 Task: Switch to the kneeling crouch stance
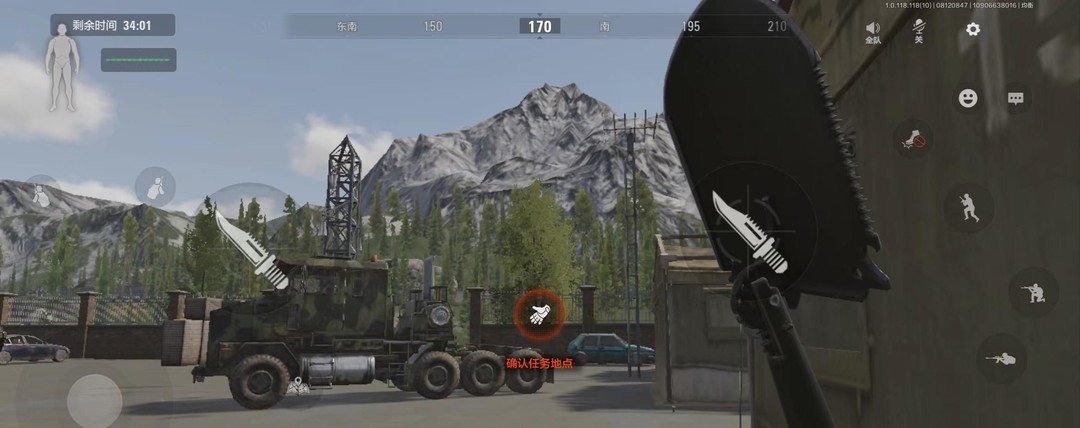pyautogui.click(x=1032, y=293)
